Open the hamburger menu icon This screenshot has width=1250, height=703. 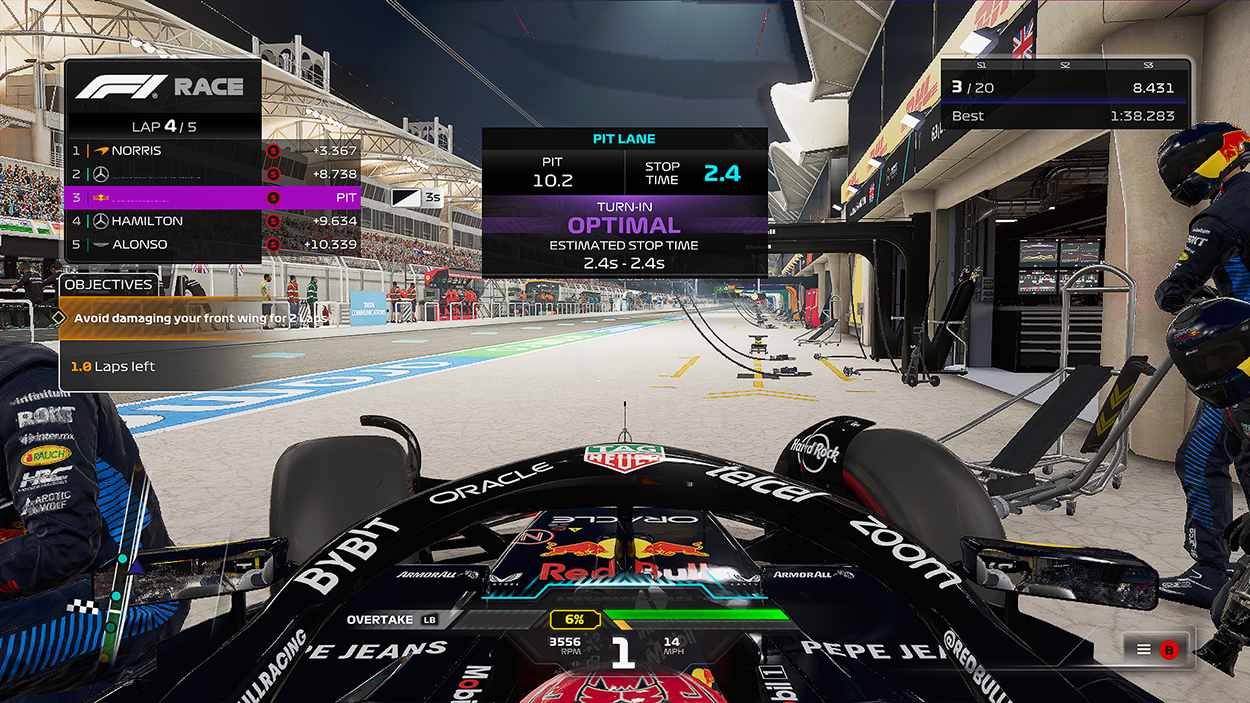[1144, 649]
